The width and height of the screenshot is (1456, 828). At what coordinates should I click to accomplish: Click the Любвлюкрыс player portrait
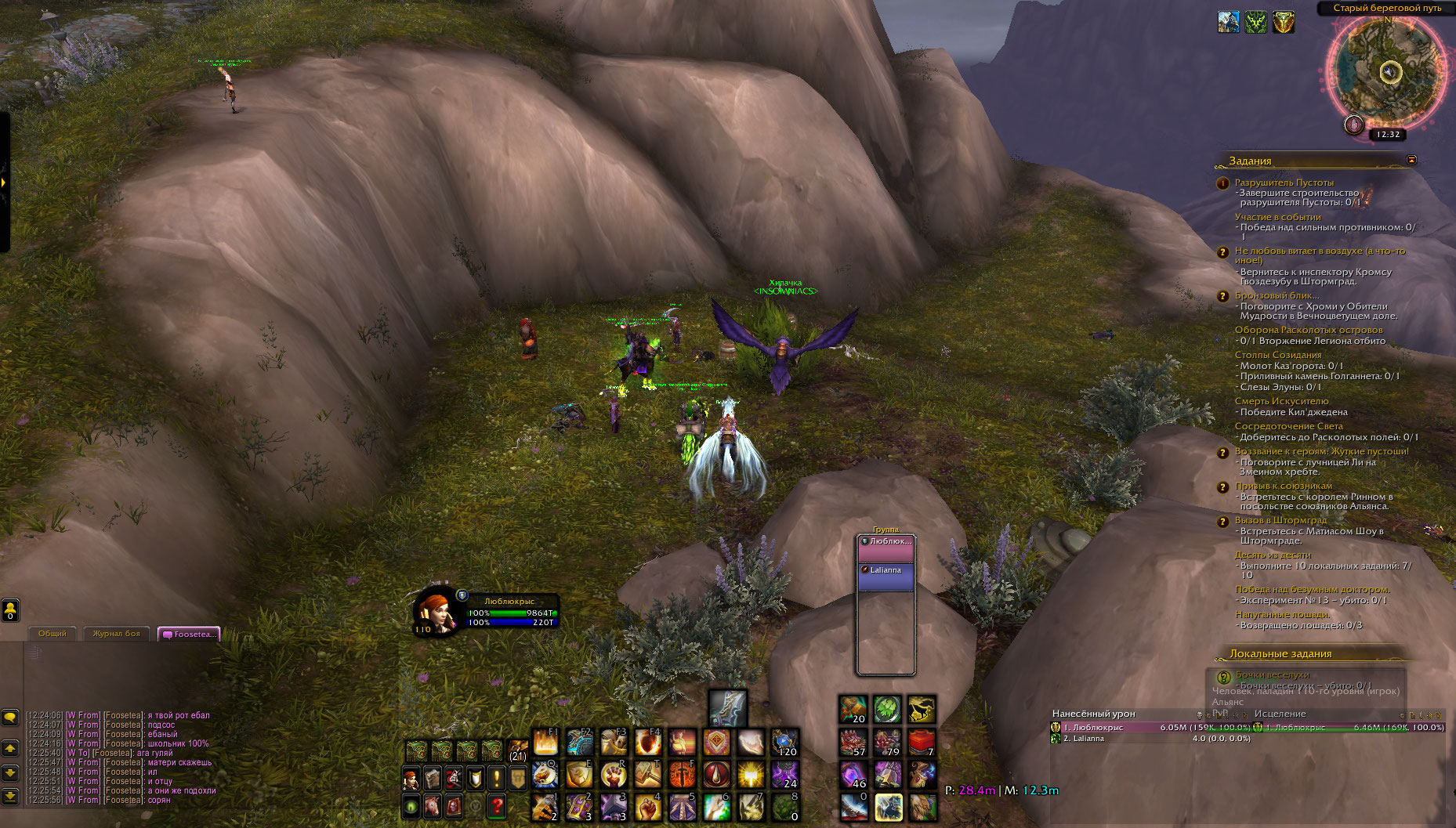436,610
